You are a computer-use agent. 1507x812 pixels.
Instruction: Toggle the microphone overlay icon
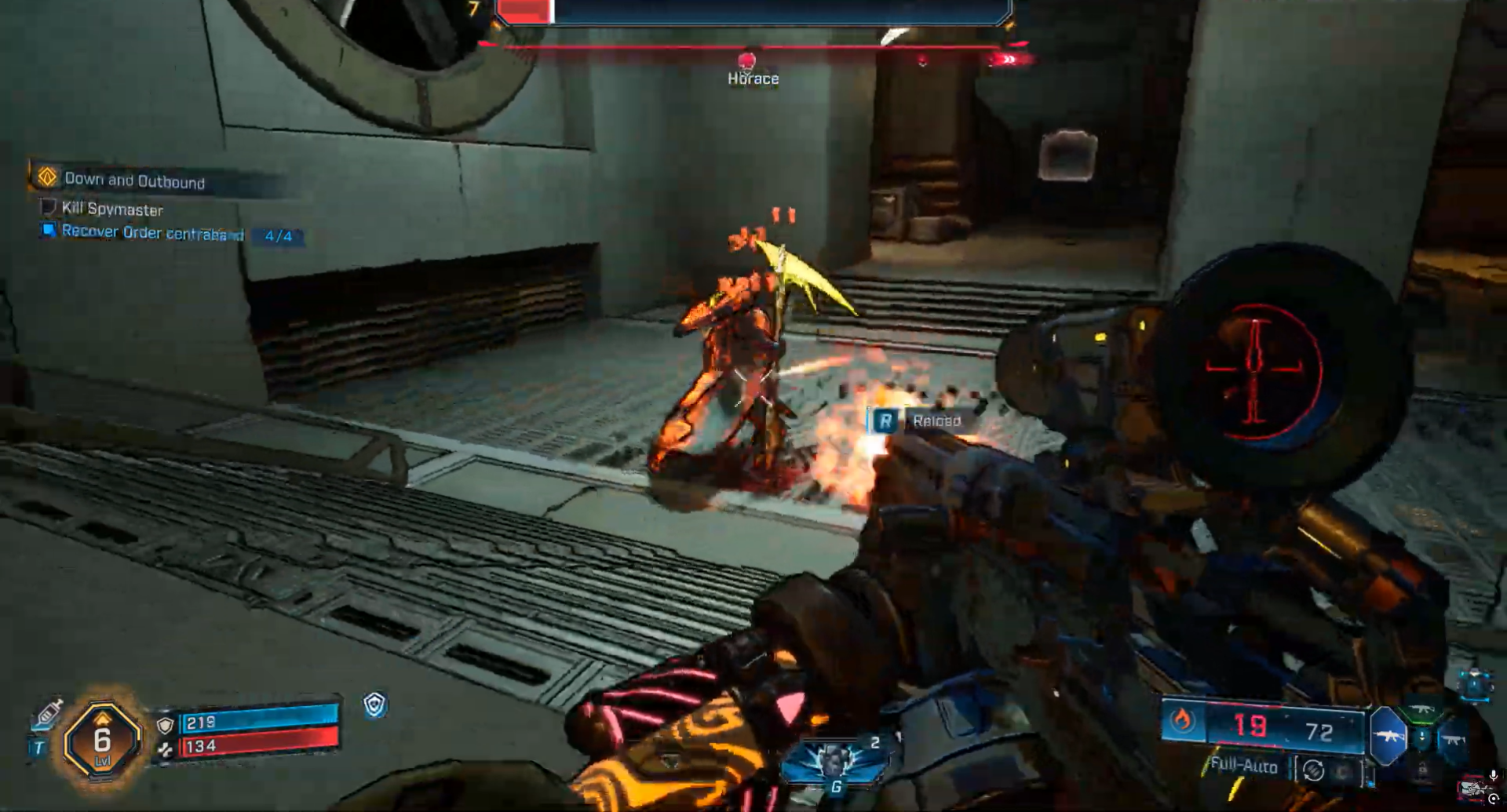[1493, 776]
